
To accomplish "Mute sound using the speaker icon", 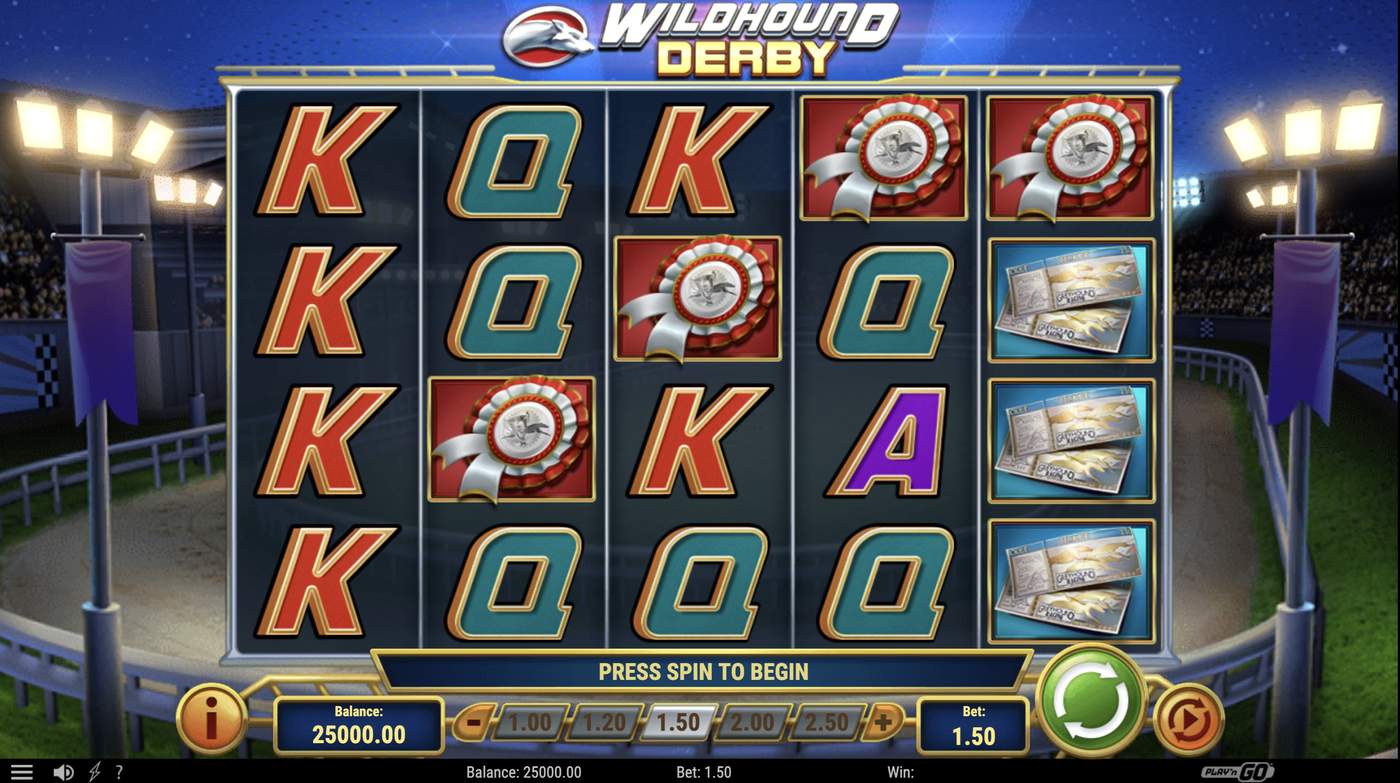I will tap(62, 771).
